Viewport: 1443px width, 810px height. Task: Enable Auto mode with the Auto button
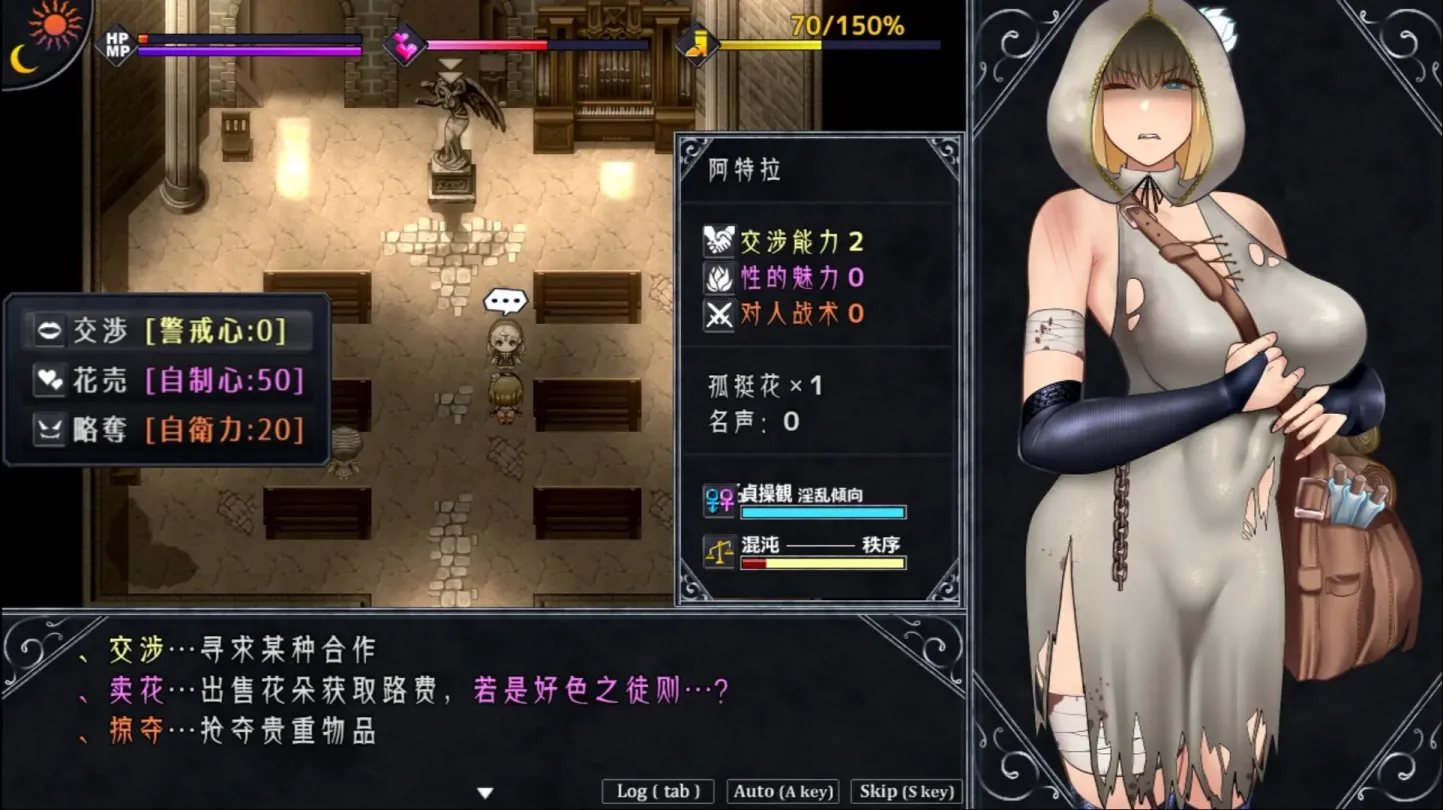click(x=782, y=791)
